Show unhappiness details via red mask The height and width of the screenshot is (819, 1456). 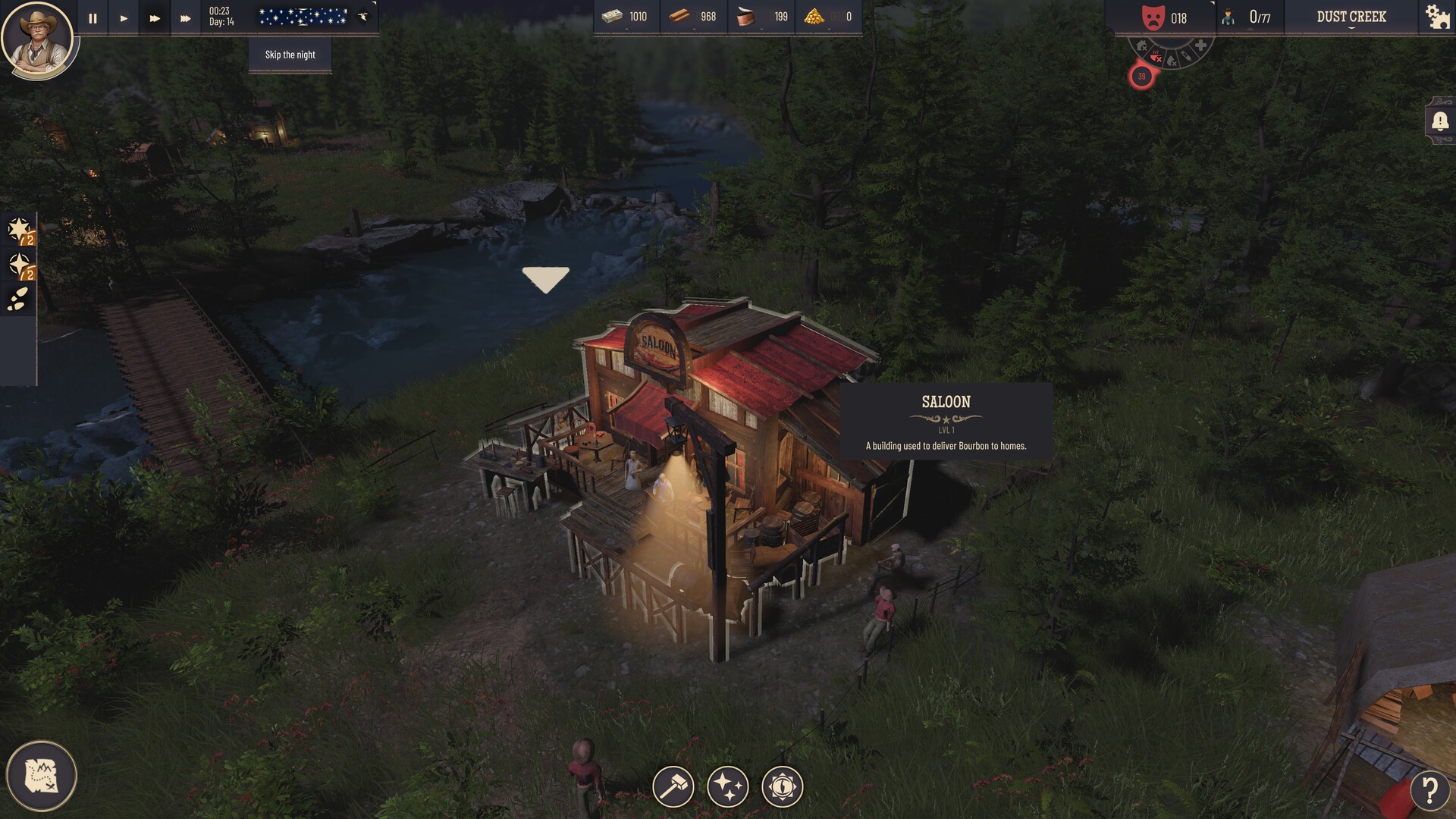coord(1153,17)
